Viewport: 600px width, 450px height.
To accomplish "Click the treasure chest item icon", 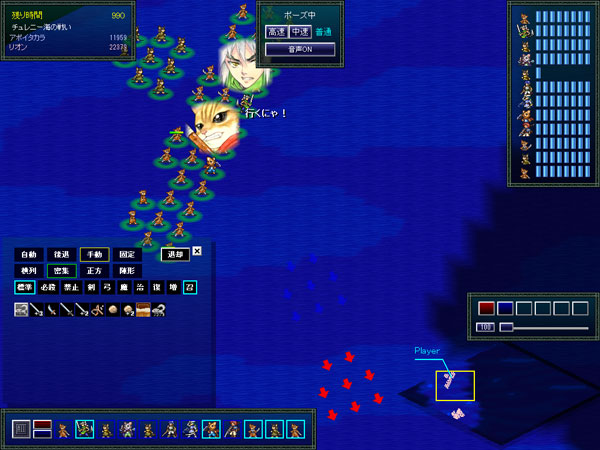I will click(143, 309).
